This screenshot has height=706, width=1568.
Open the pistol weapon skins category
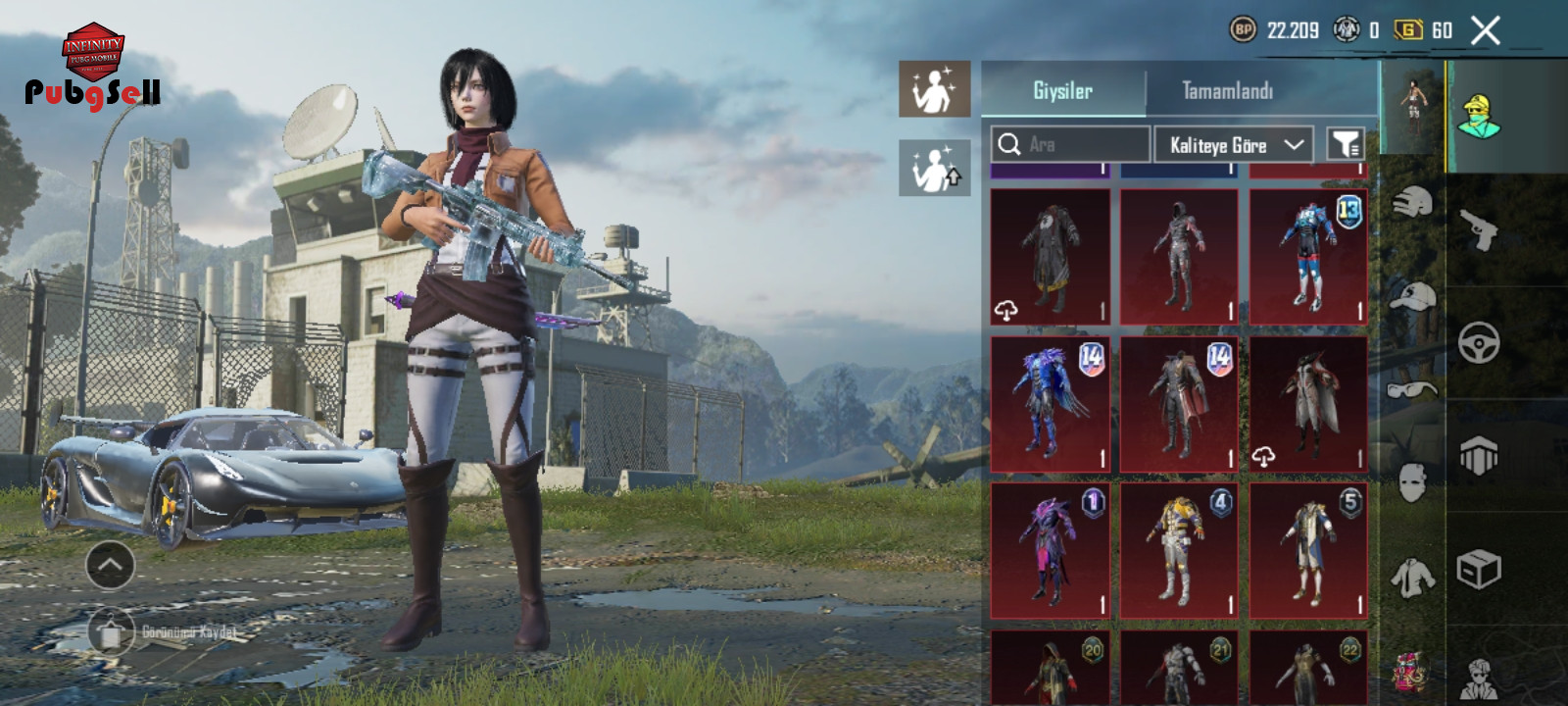coord(1479,229)
